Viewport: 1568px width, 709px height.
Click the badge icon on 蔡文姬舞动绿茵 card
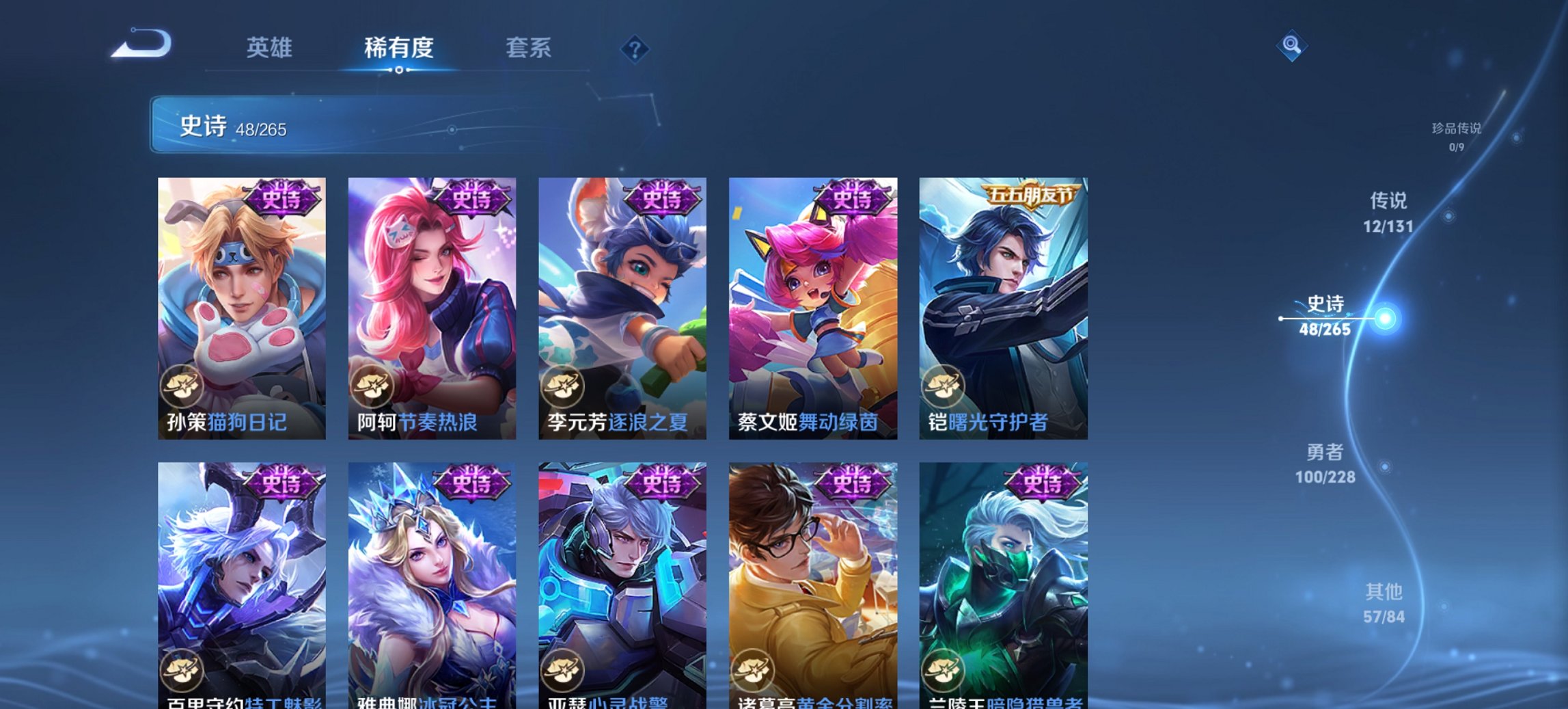click(754, 386)
